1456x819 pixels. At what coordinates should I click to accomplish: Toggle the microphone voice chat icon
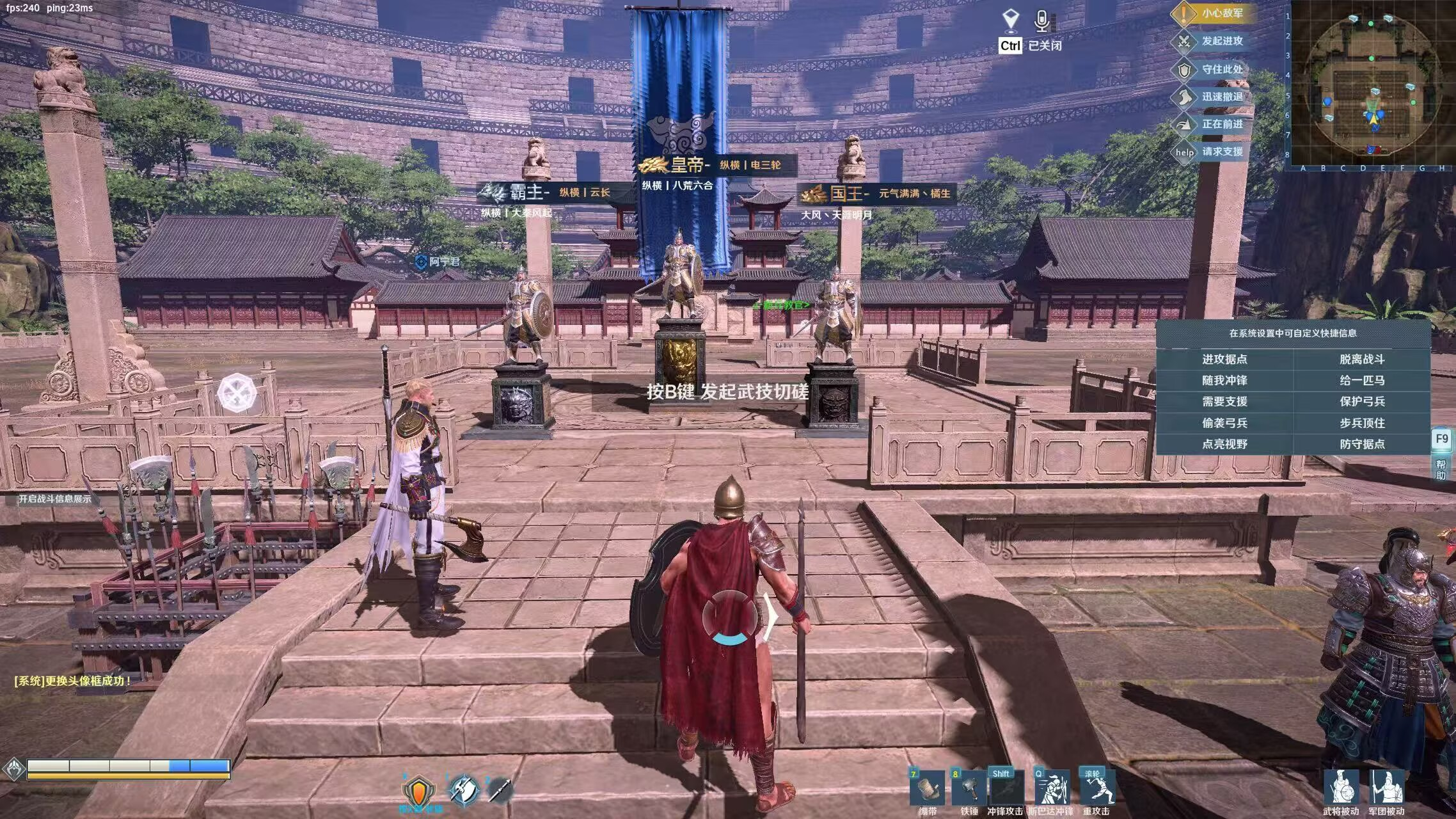click(x=1042, y=21)
